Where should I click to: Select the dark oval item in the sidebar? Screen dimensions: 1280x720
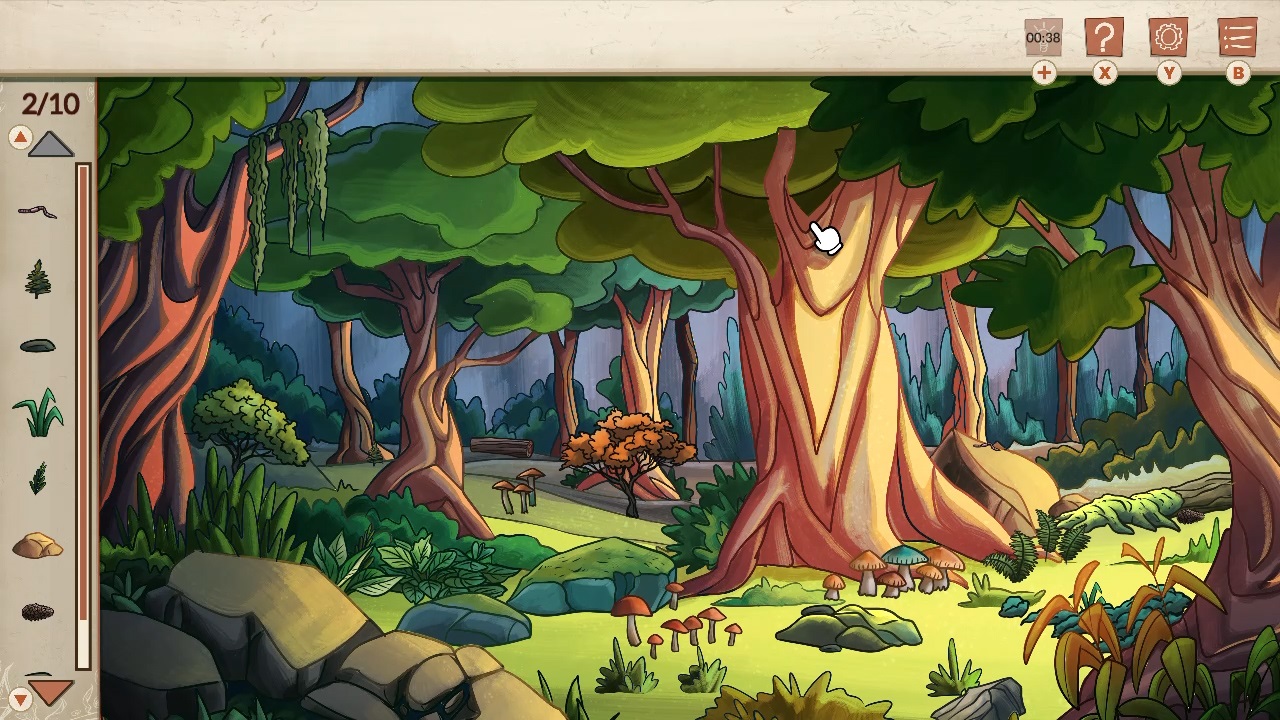pyautogui.click(x=38, y=344)
